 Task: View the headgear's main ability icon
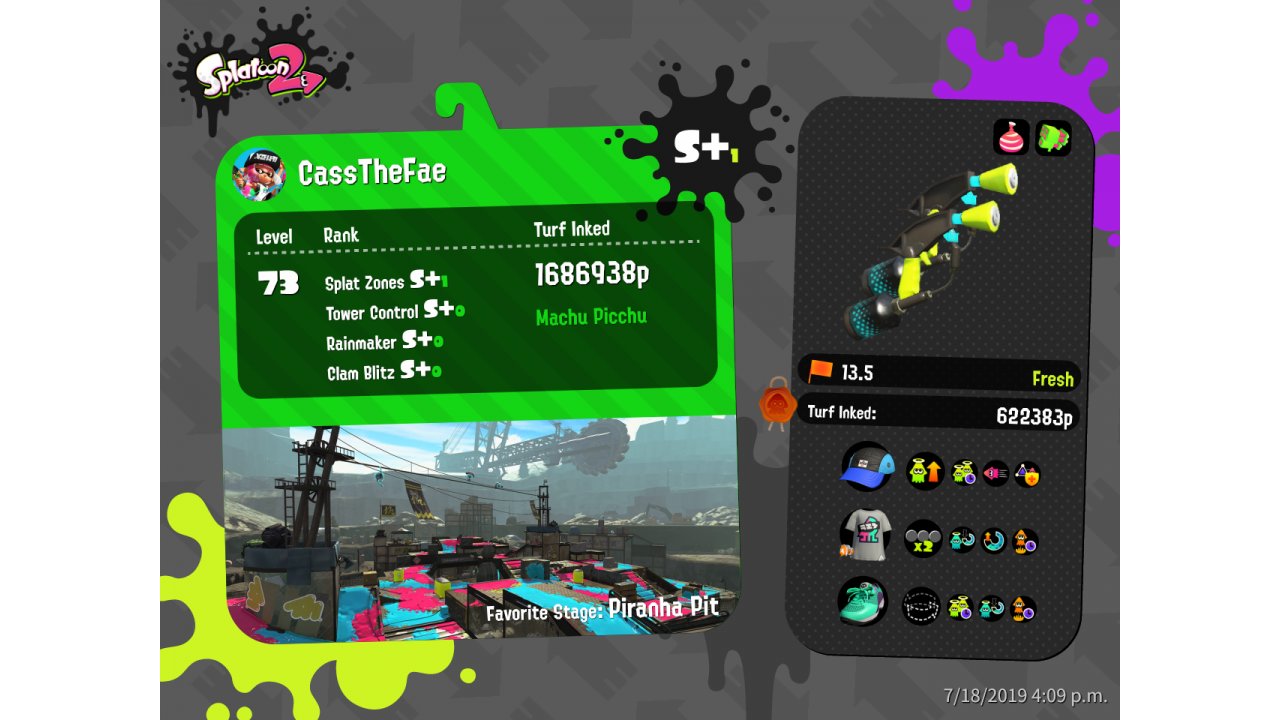pyautogui.click(x=924, y=471)
